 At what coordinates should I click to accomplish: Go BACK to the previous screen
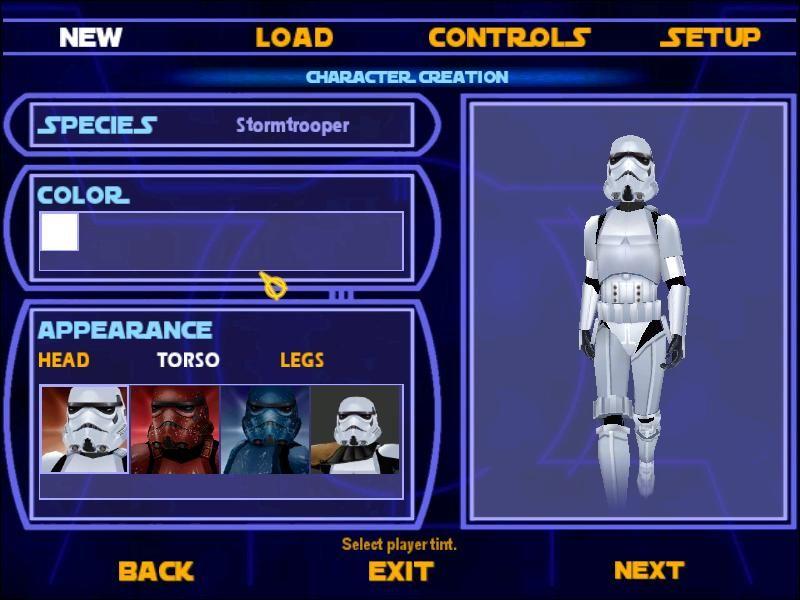click(x=155, y=571)
